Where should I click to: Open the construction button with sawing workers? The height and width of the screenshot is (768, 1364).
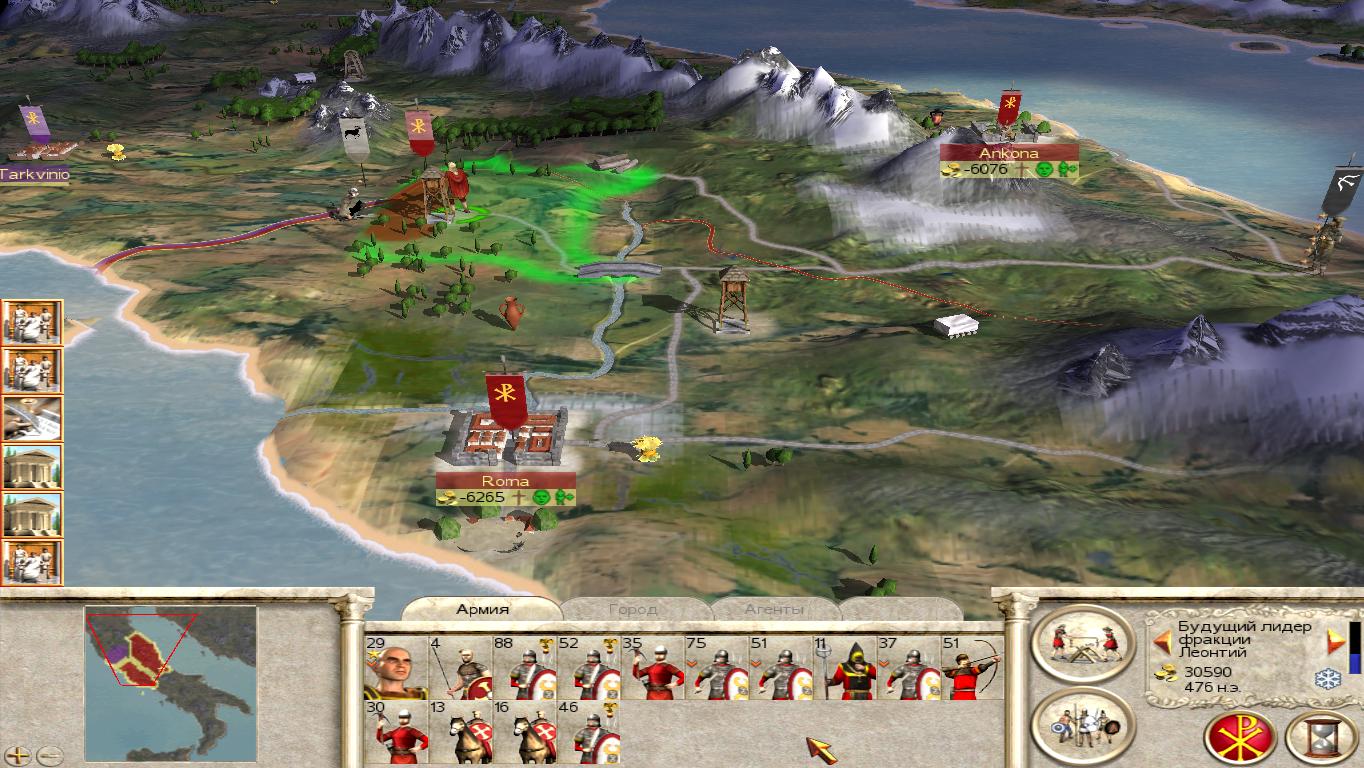1083,644
